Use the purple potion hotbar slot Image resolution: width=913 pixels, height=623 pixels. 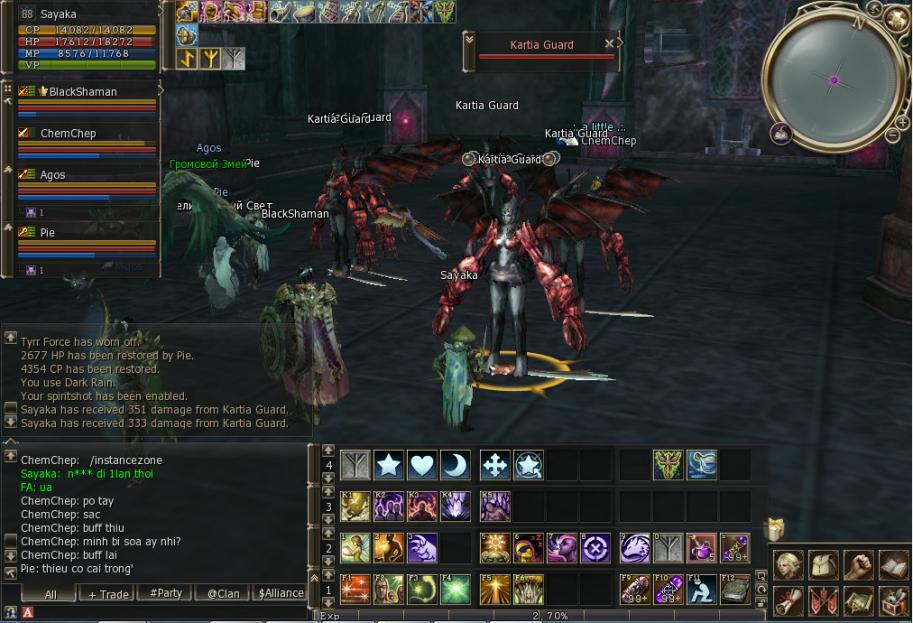(702, 548)
